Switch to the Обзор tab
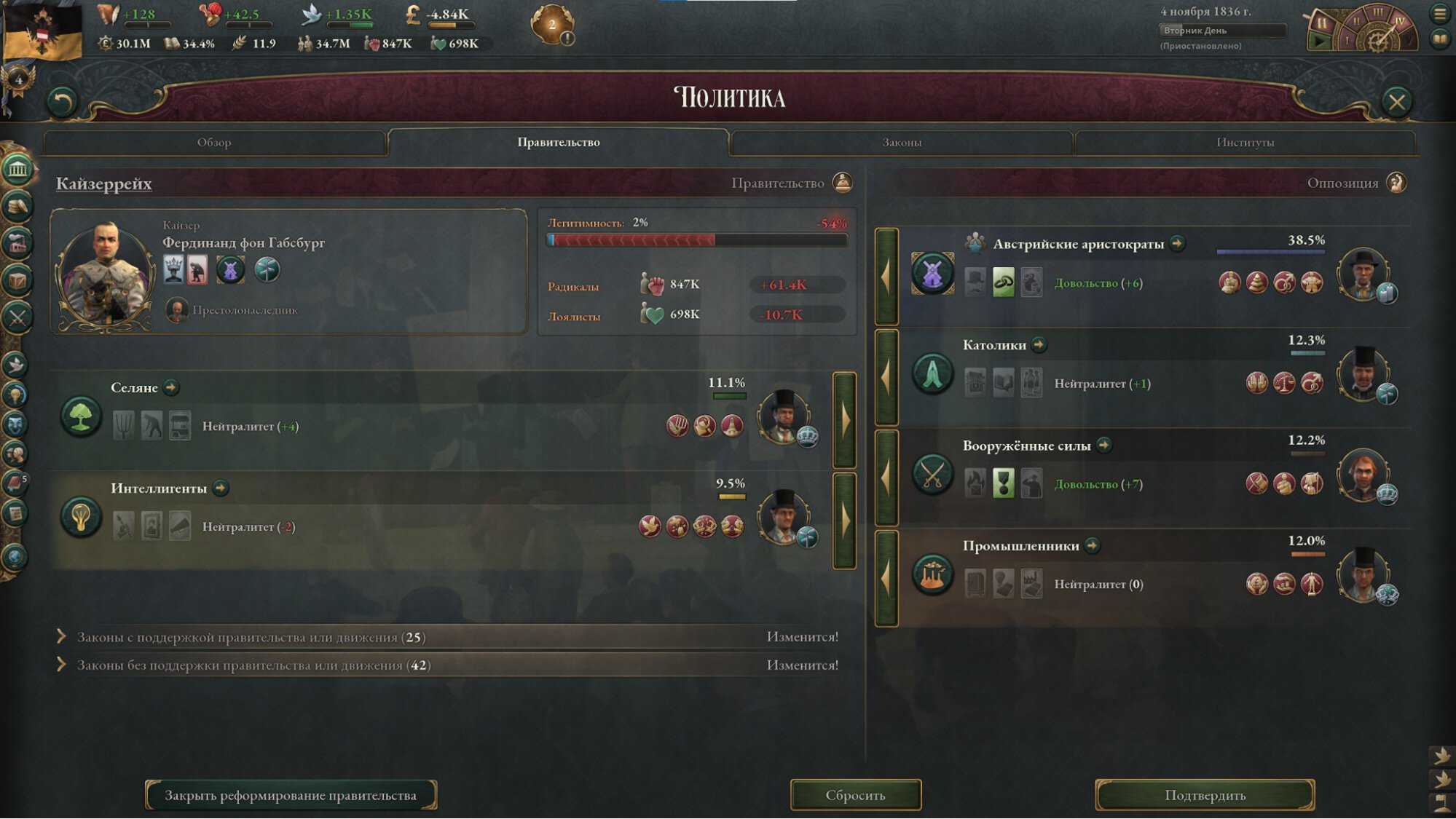The width and height of the screenshot is (1456, 819). 214,143
